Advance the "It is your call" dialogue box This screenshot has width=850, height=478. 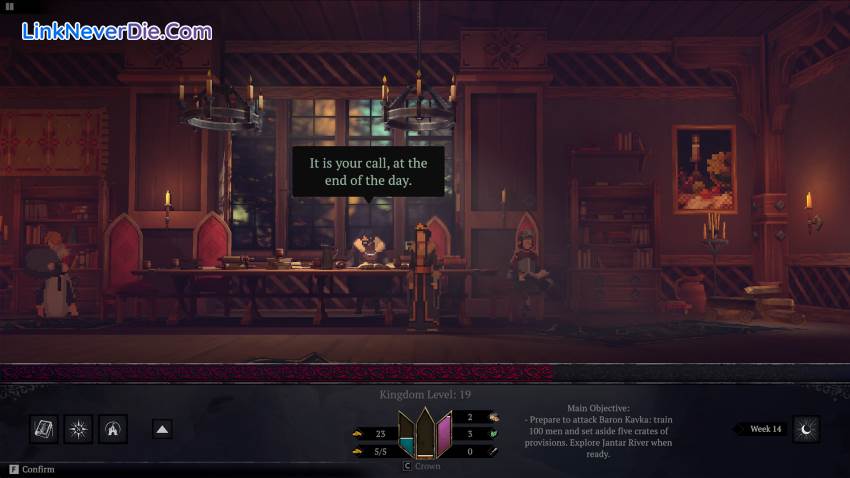[368, 171]
